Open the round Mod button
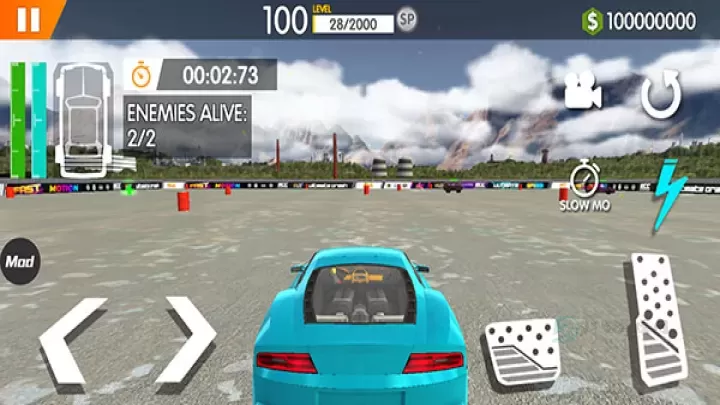Viewport: 720px width, 405px height. 18,262
